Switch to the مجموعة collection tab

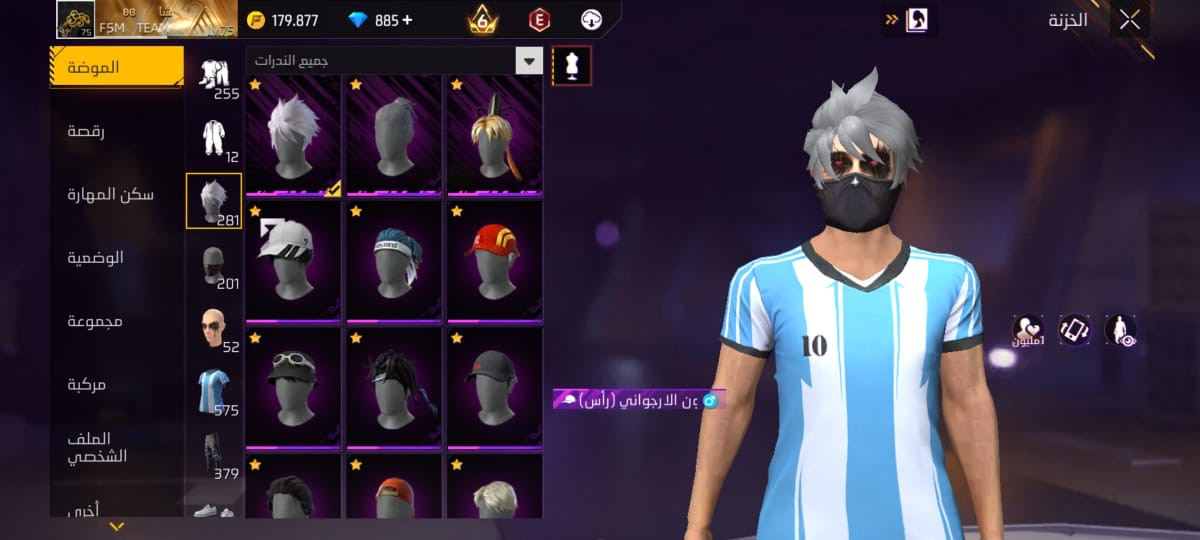tap(95, 321)
